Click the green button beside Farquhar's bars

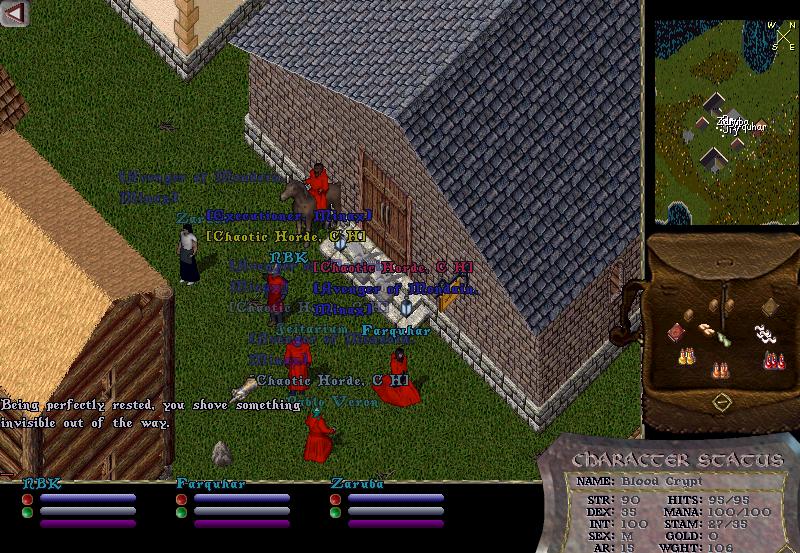(182, 513)
